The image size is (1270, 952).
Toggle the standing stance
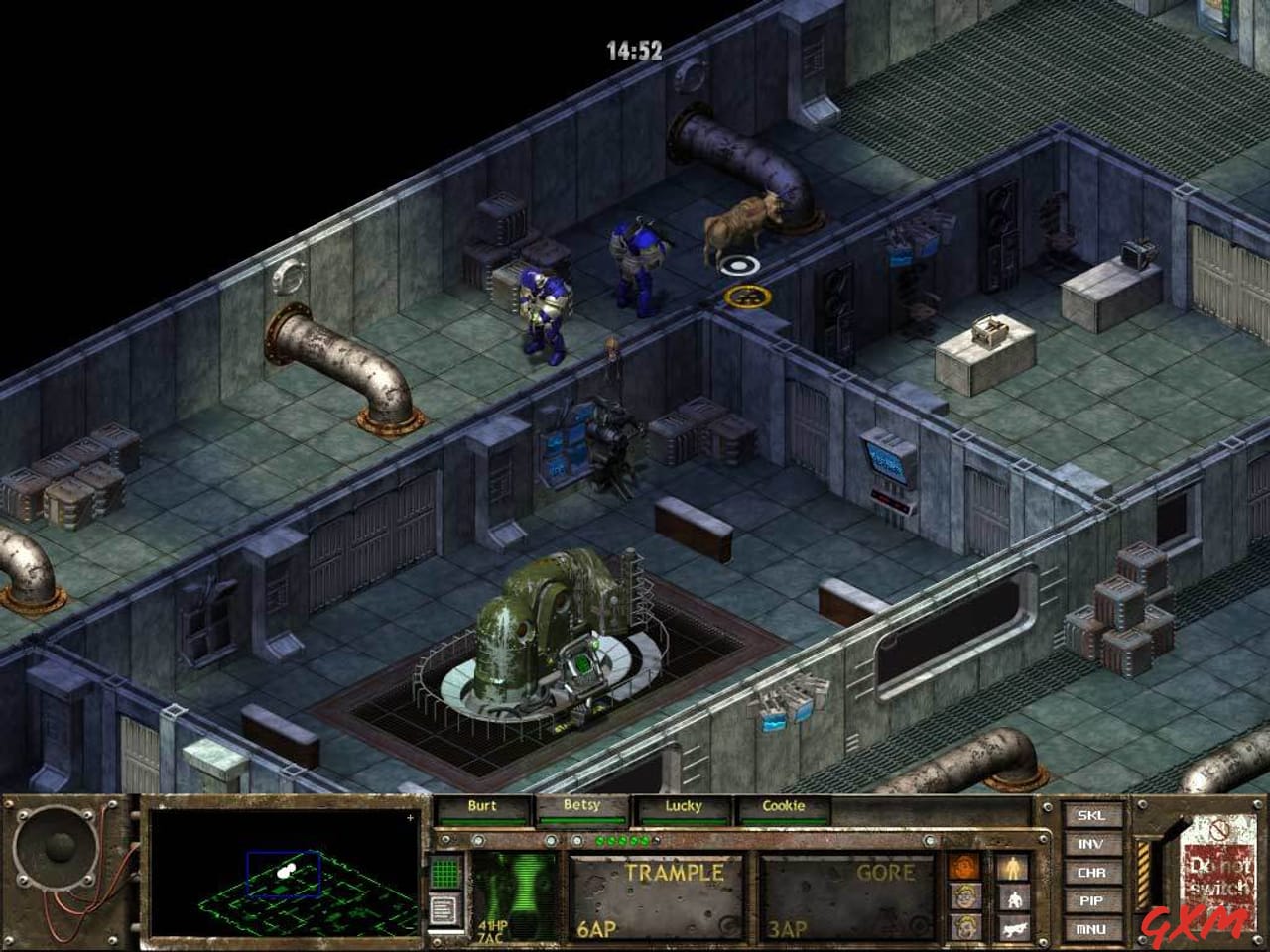[x=1014, y=867]
